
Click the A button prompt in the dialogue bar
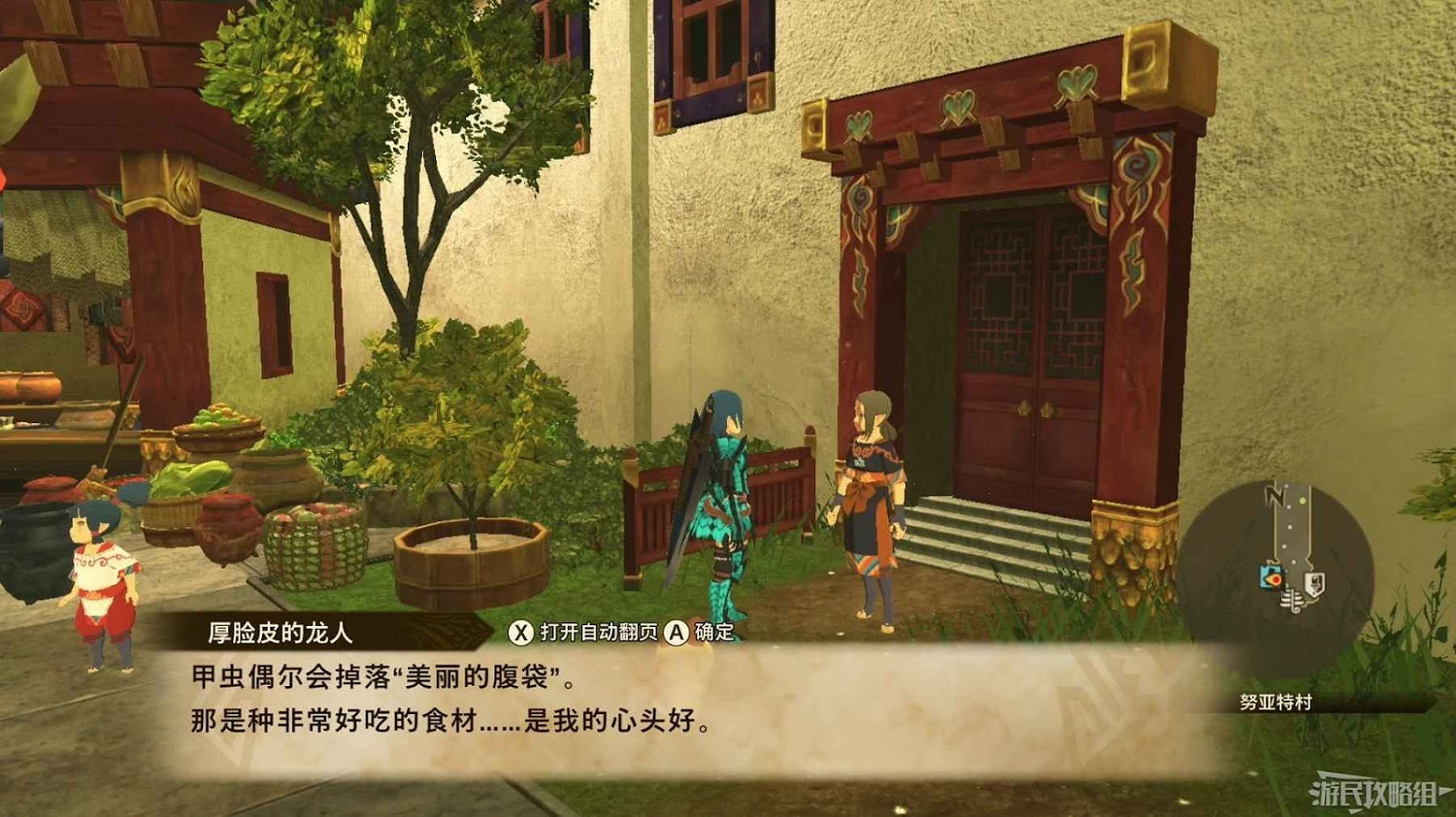[x=678, y=631]
